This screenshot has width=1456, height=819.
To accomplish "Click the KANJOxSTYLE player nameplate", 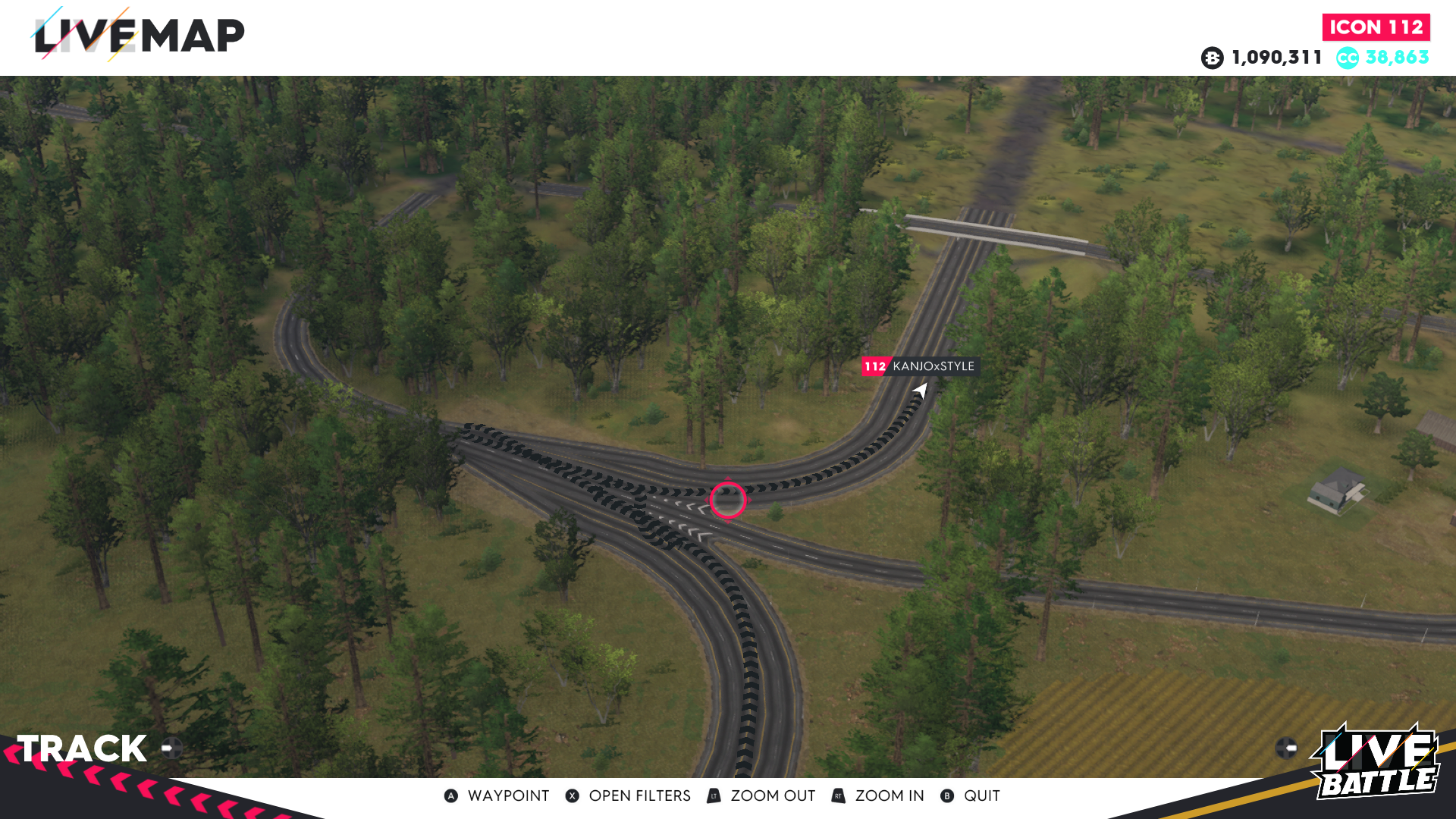I will pyautogui.click(x=934, y=366).
